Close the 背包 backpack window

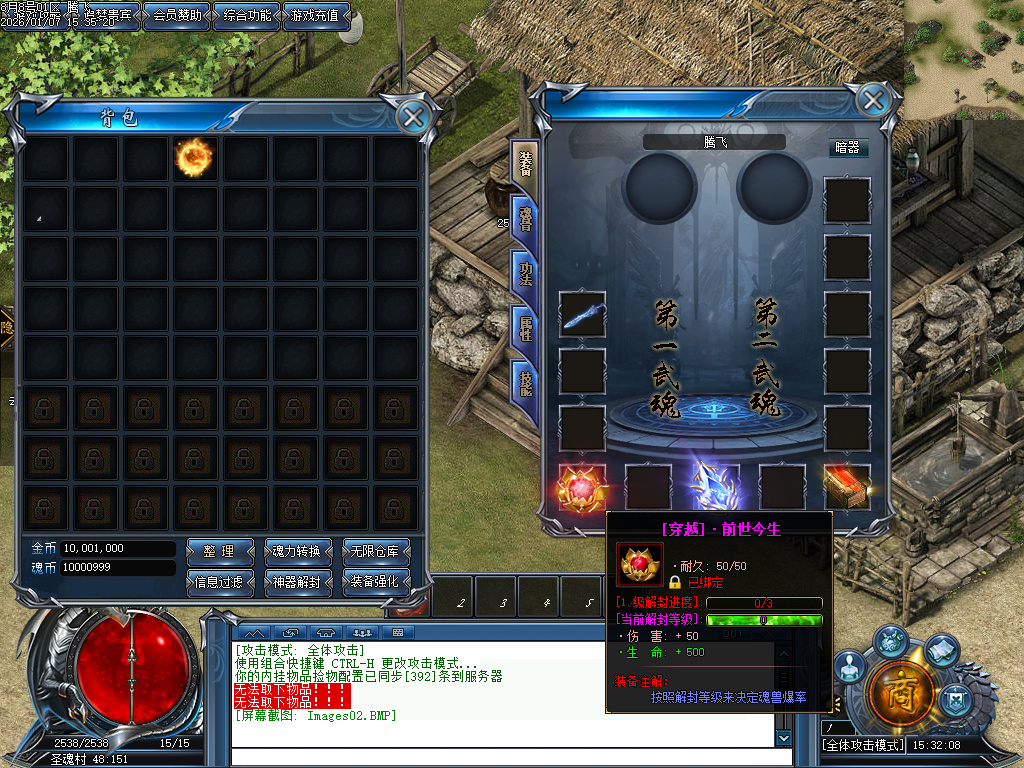413,116
